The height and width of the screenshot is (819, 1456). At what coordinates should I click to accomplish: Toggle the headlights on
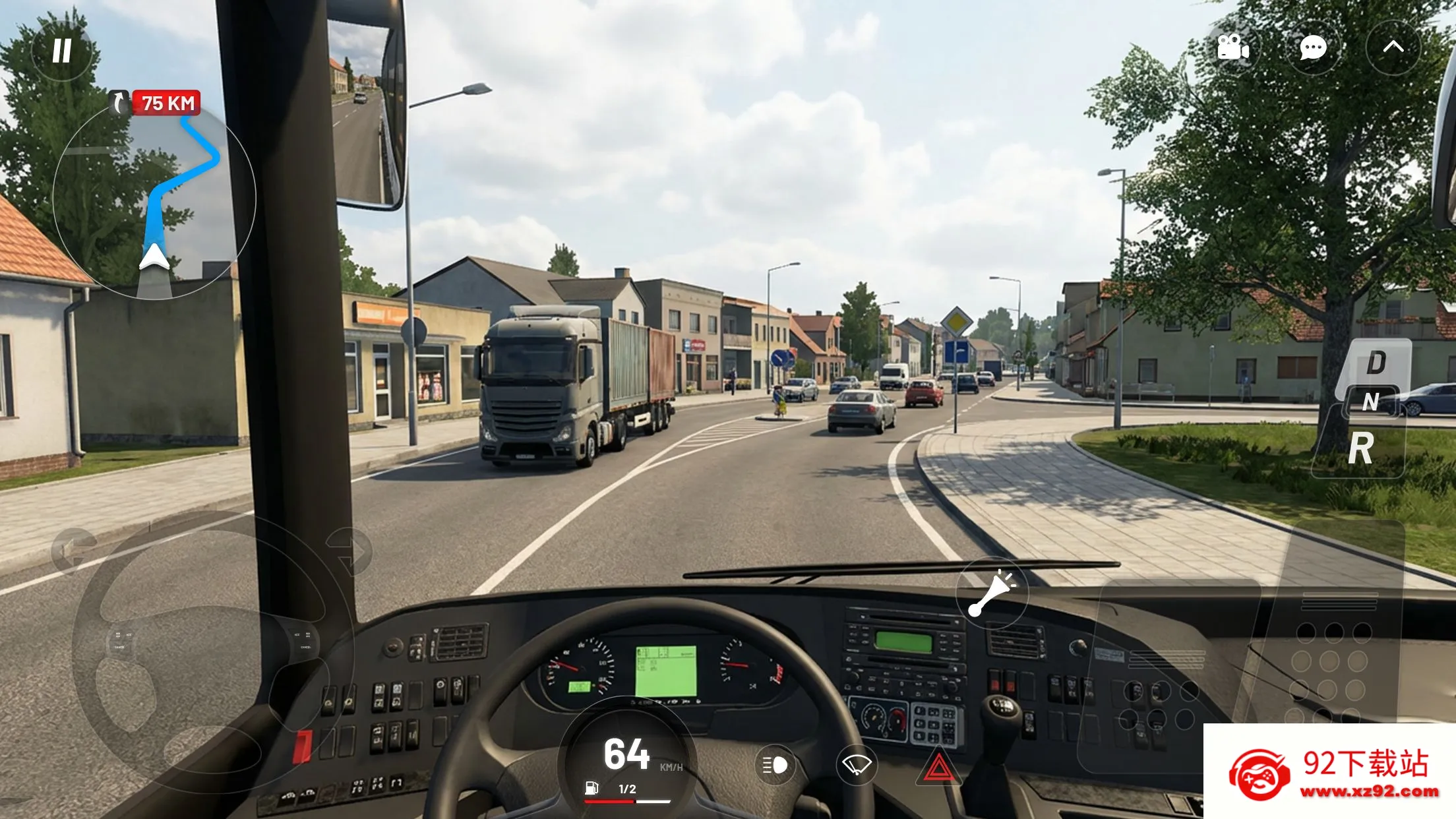775,766
